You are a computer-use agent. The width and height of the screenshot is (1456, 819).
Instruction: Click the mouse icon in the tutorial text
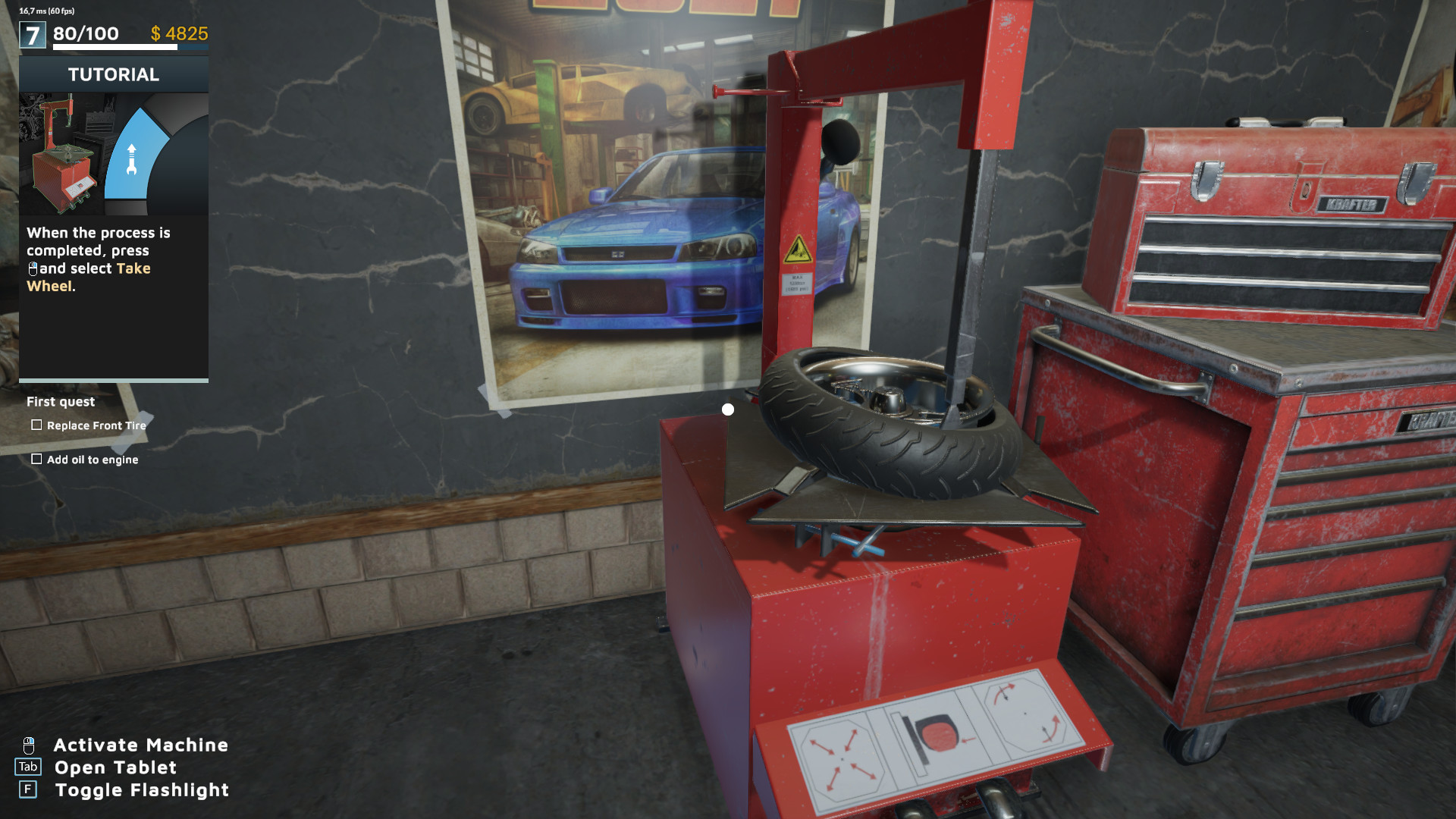[33, 268]
